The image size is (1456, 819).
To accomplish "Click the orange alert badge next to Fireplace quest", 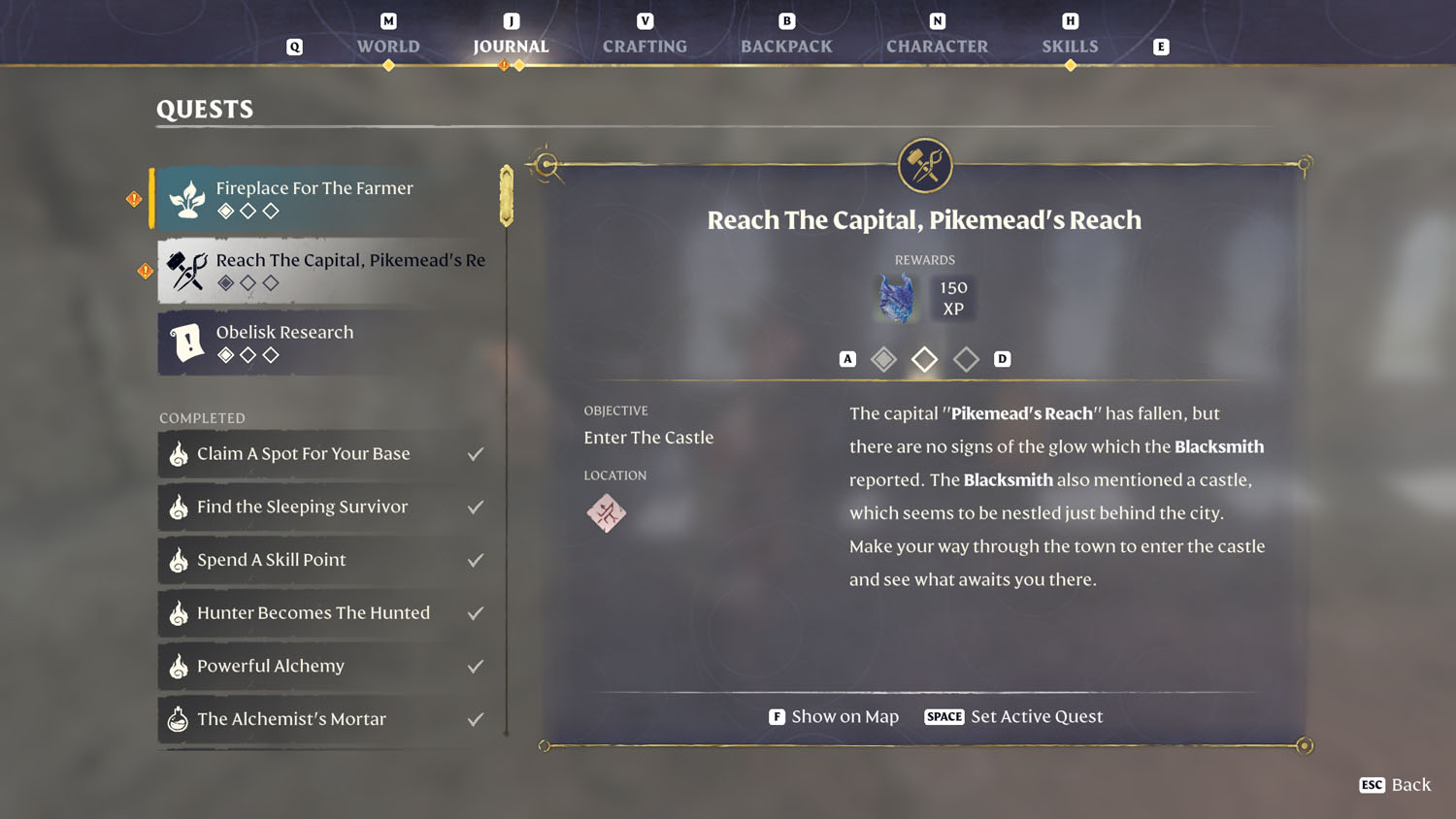I will tap(133, 198).
